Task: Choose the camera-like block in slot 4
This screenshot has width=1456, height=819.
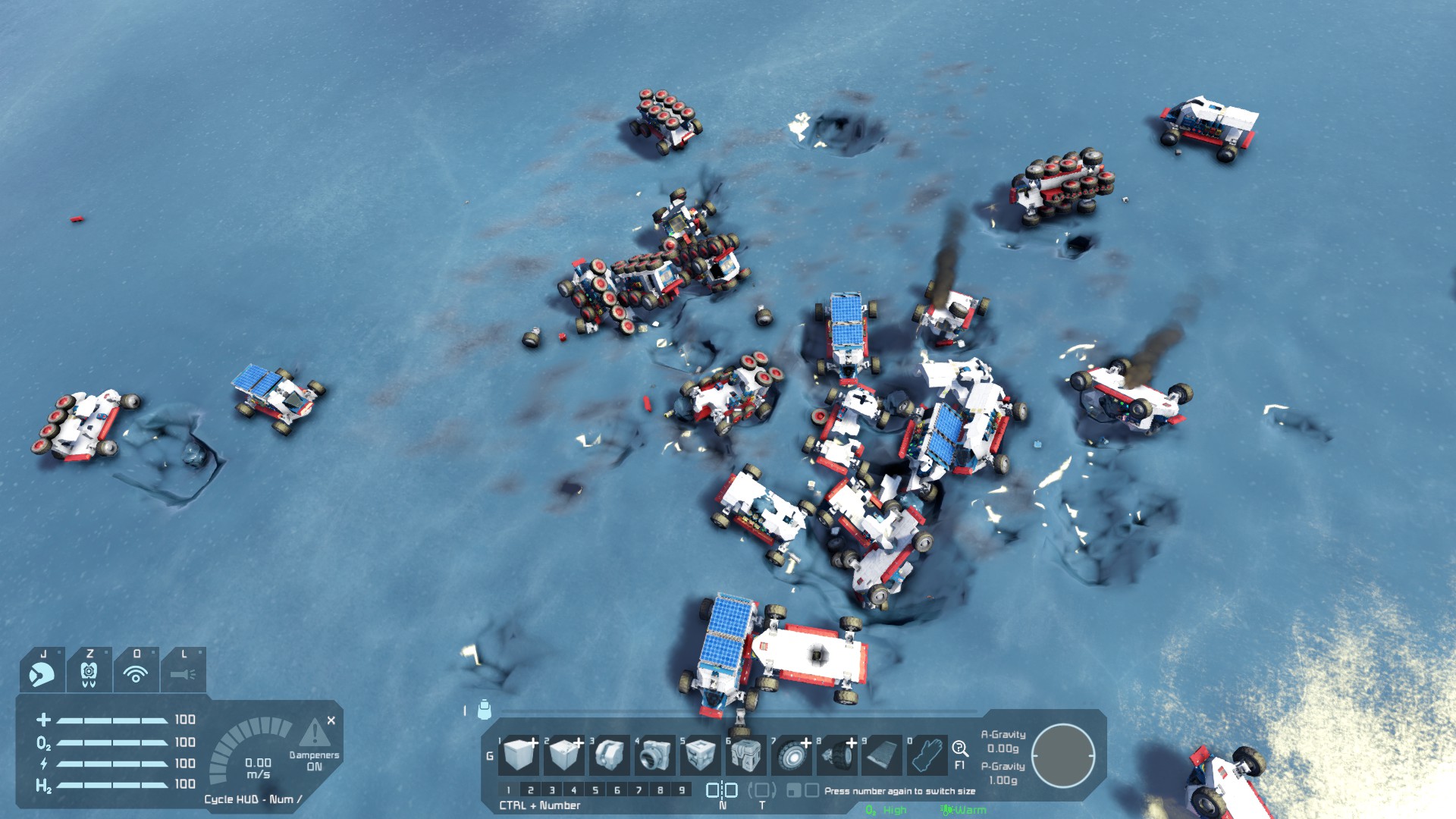Action: [654, 755]
